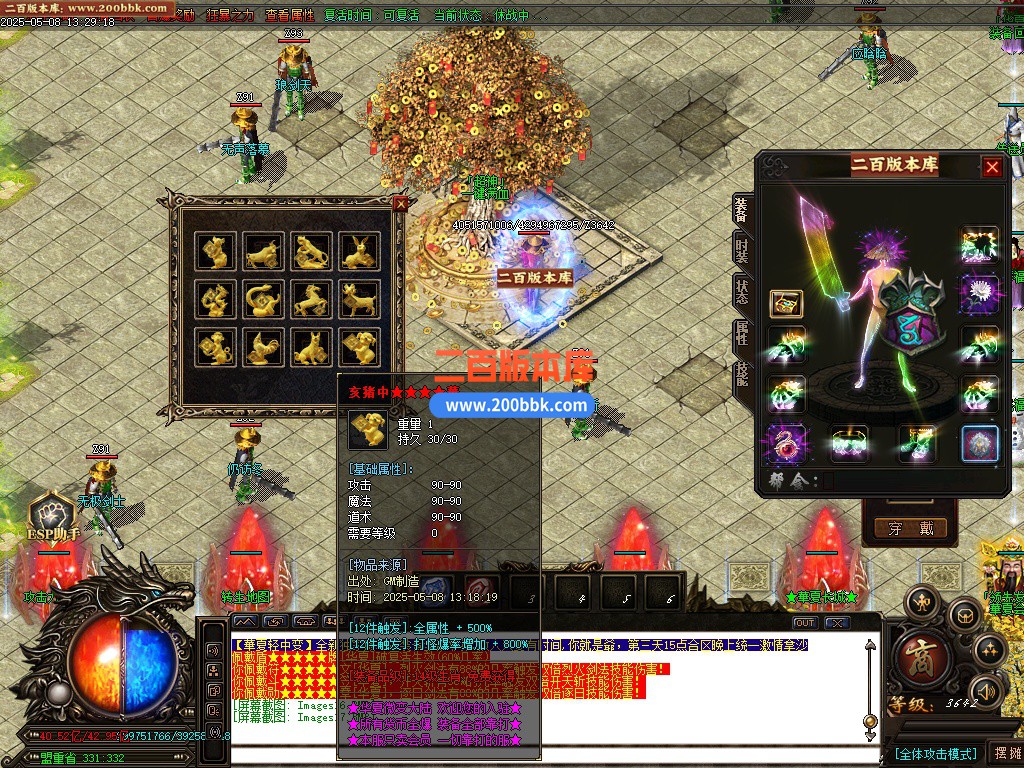Select the golden rabbit statue slot
The width and height of the screenshot is (1024, 768).
coord(358,251)
